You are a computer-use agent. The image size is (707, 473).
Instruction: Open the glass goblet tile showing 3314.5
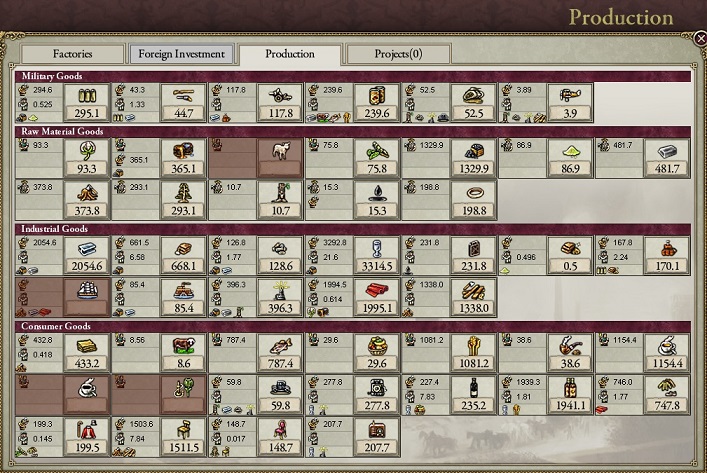[x=376, y=255]
